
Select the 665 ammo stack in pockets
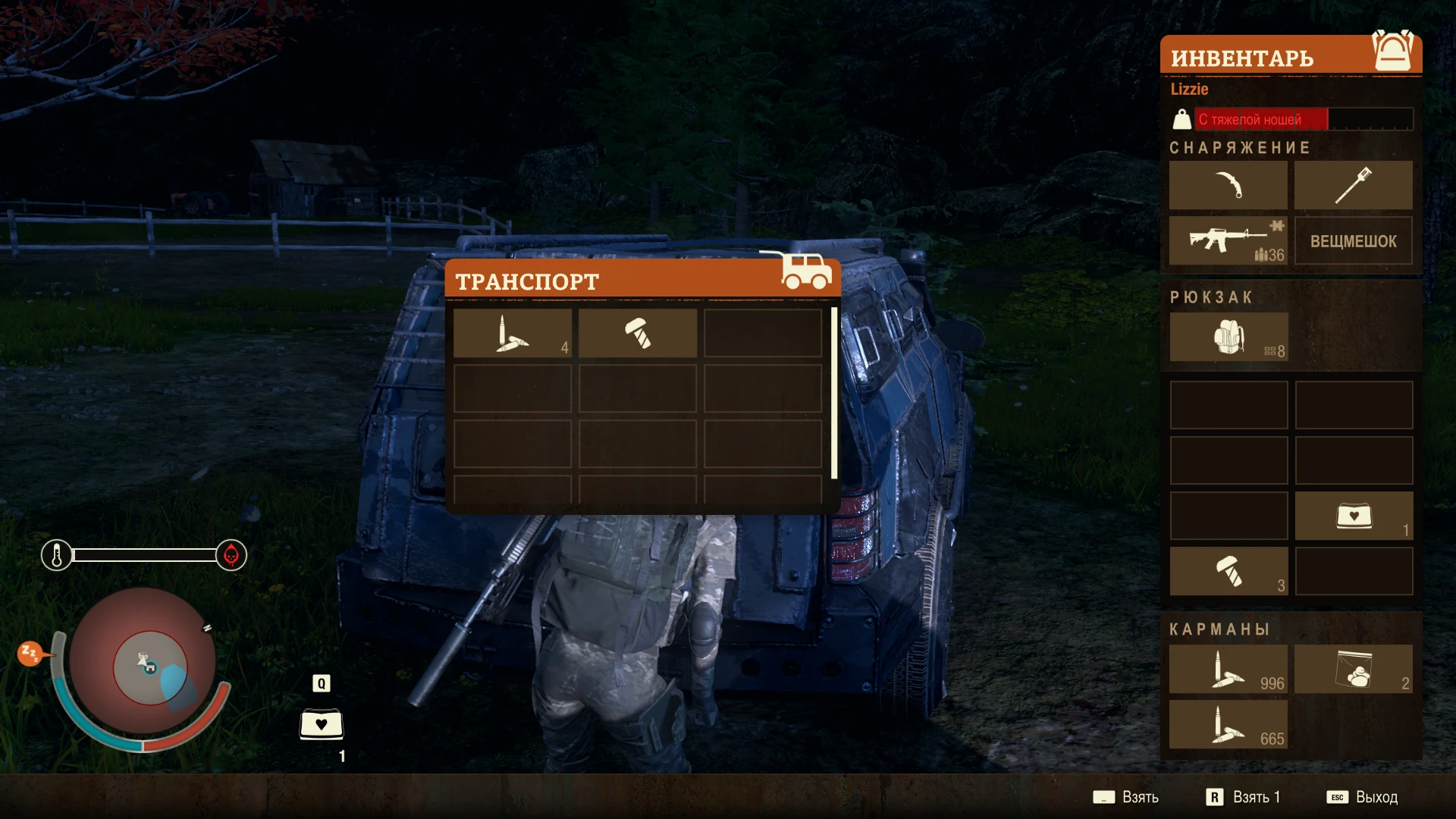pyautogui.click(x=1228, y=723)
